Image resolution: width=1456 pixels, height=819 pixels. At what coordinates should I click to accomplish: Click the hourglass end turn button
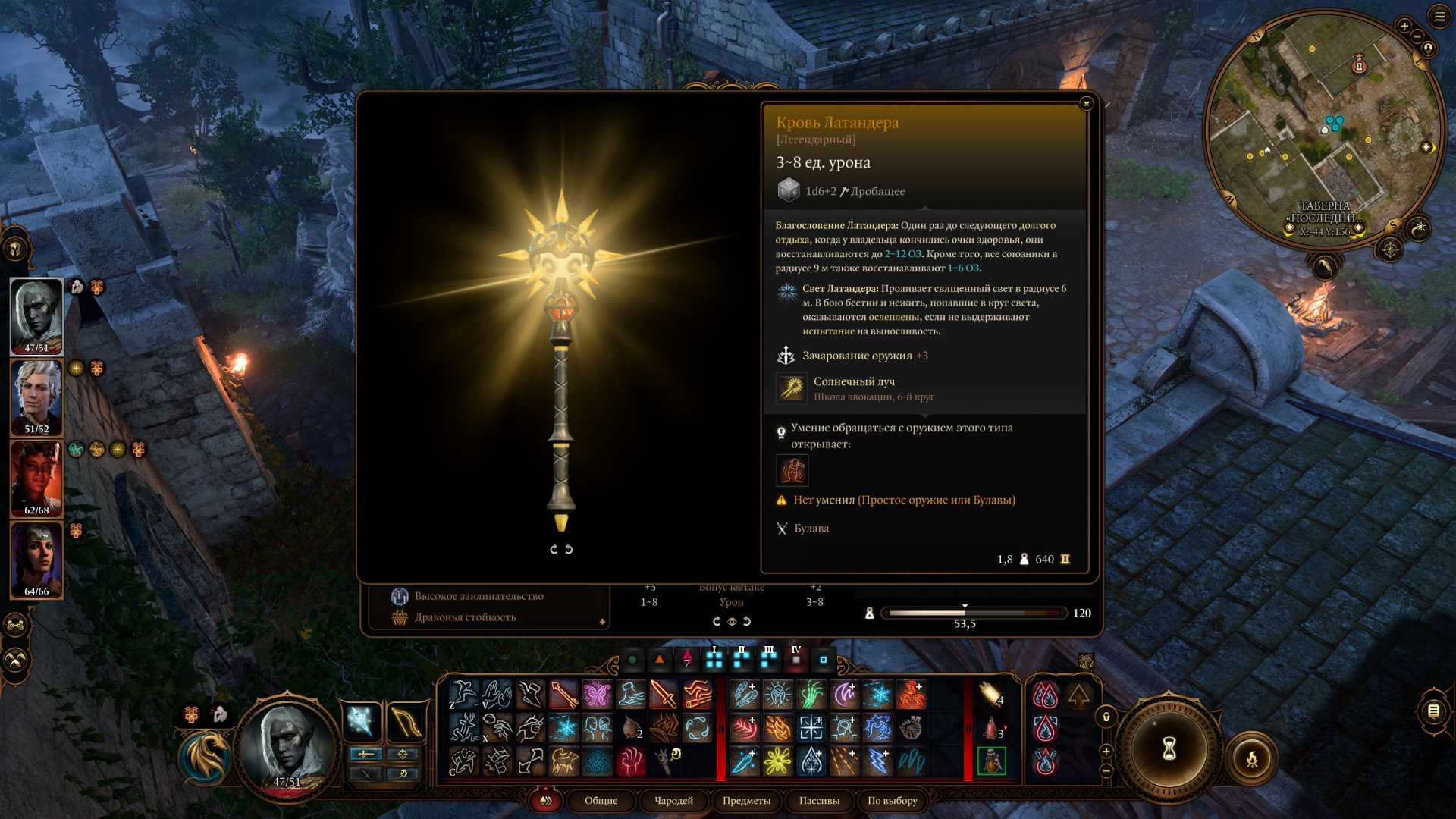1169,749
